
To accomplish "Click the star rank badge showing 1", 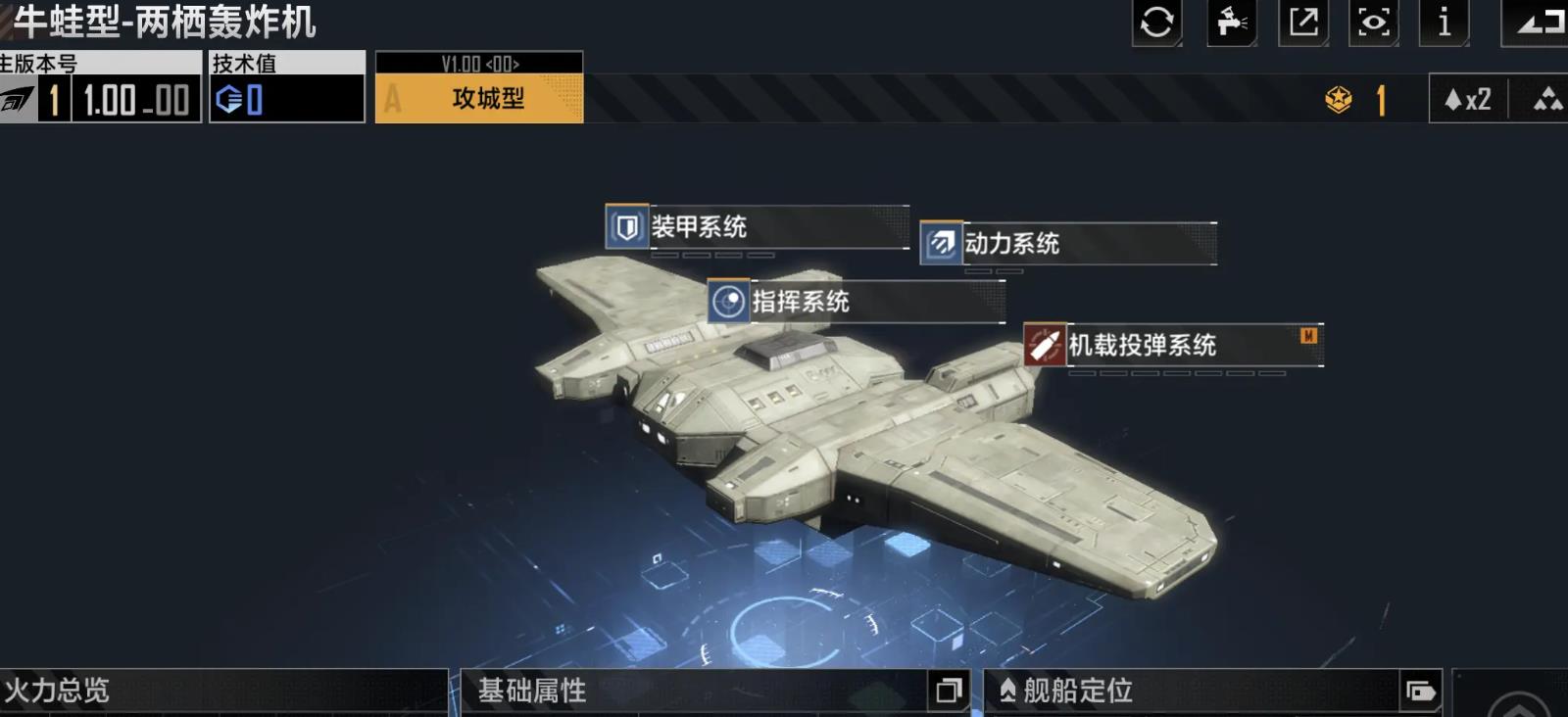I will (1340, 98).
